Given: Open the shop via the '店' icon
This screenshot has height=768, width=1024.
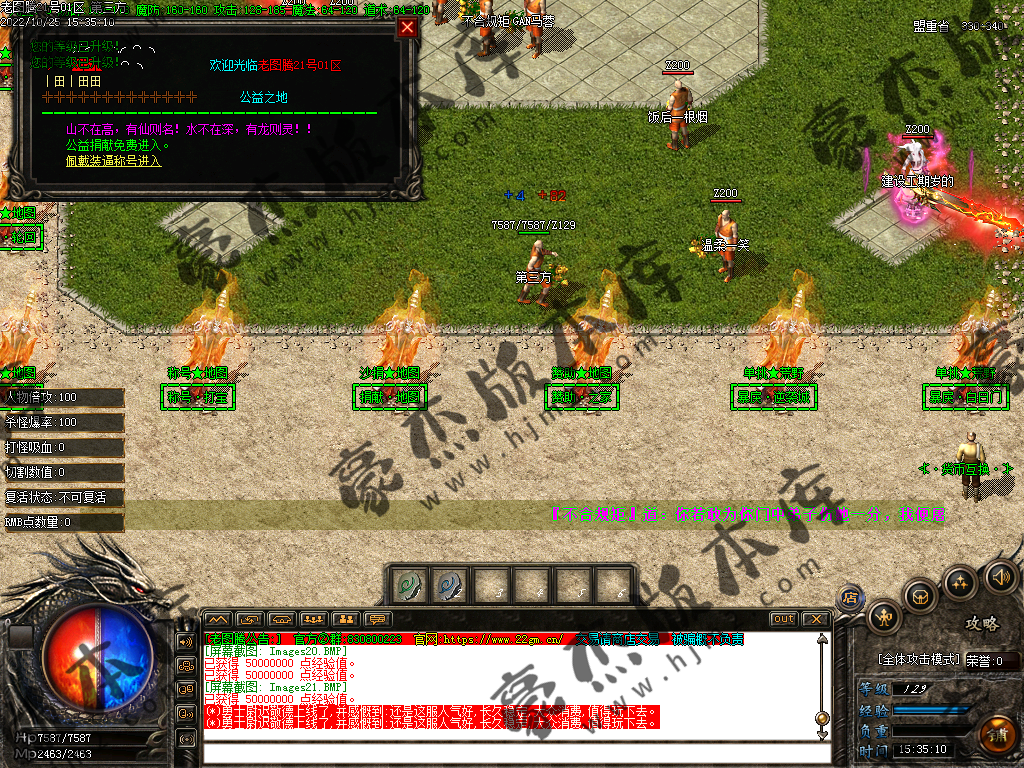Looking at the screenshot, I should pyautogui.click(x=851, y=596).
